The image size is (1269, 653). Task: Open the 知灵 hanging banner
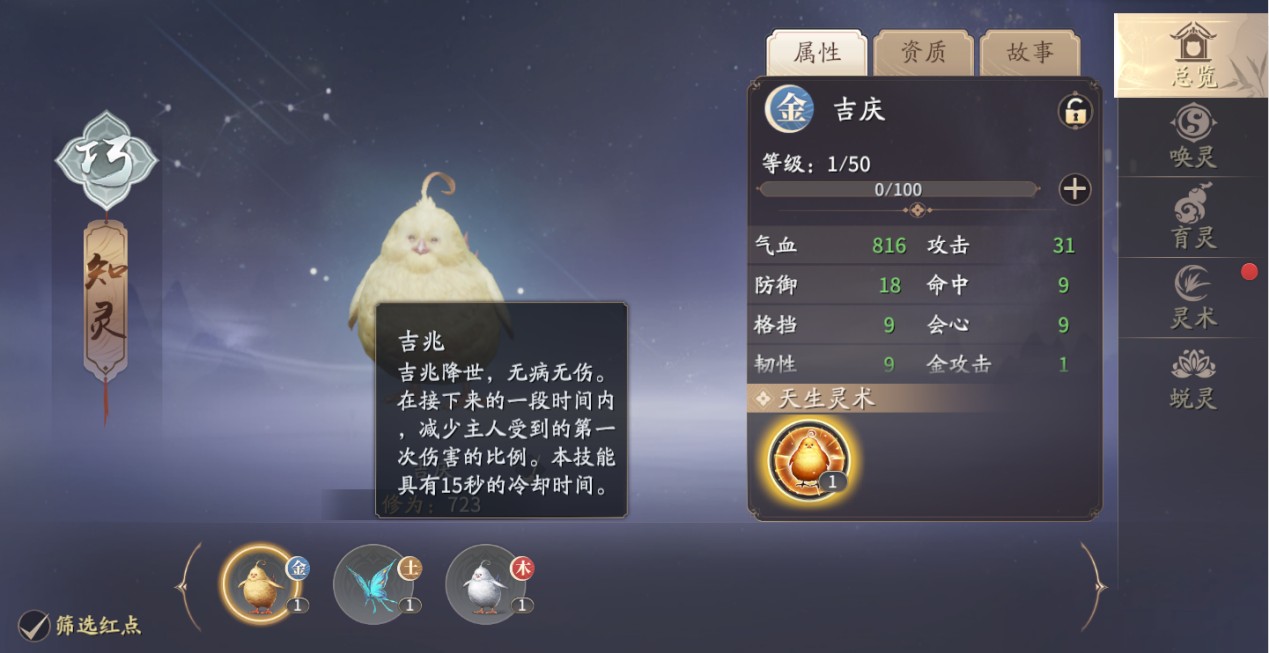point(105,300)
